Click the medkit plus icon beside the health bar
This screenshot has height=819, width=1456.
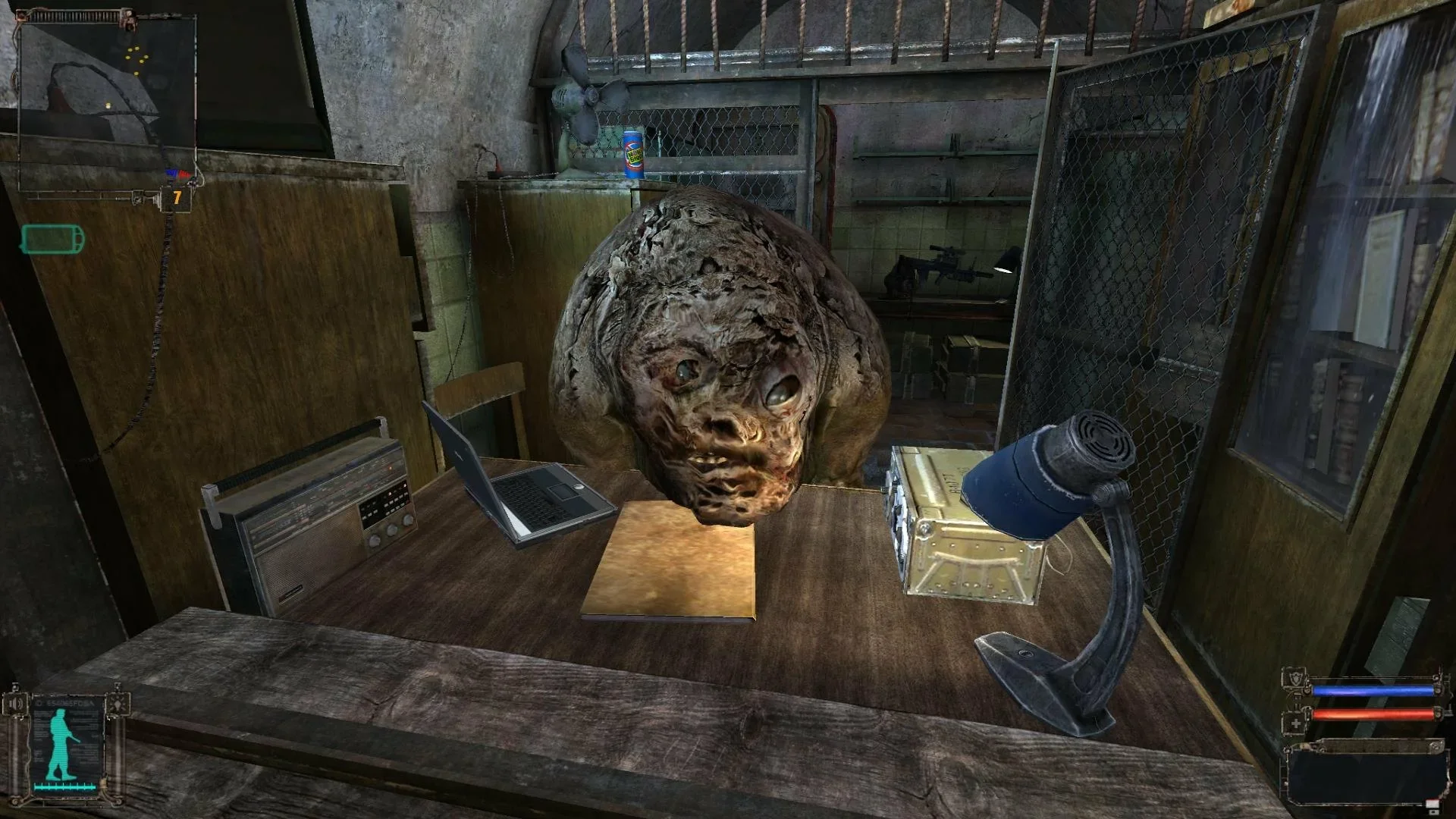(x=1295, y=722)
